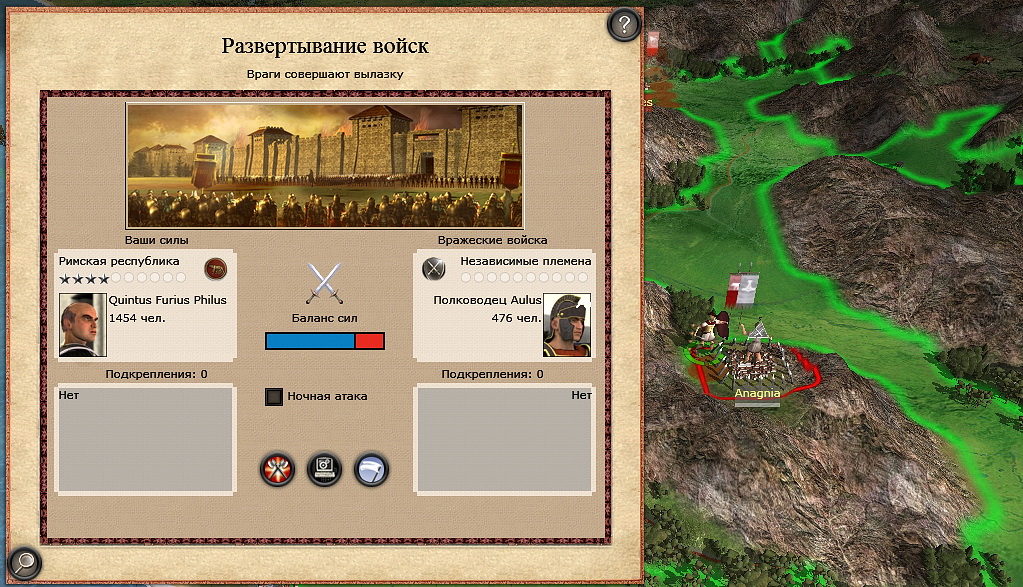This screenshot has width=1023, height=587.
Task: Auto-resolve the battle with computer icon
Action: [324, 468]
